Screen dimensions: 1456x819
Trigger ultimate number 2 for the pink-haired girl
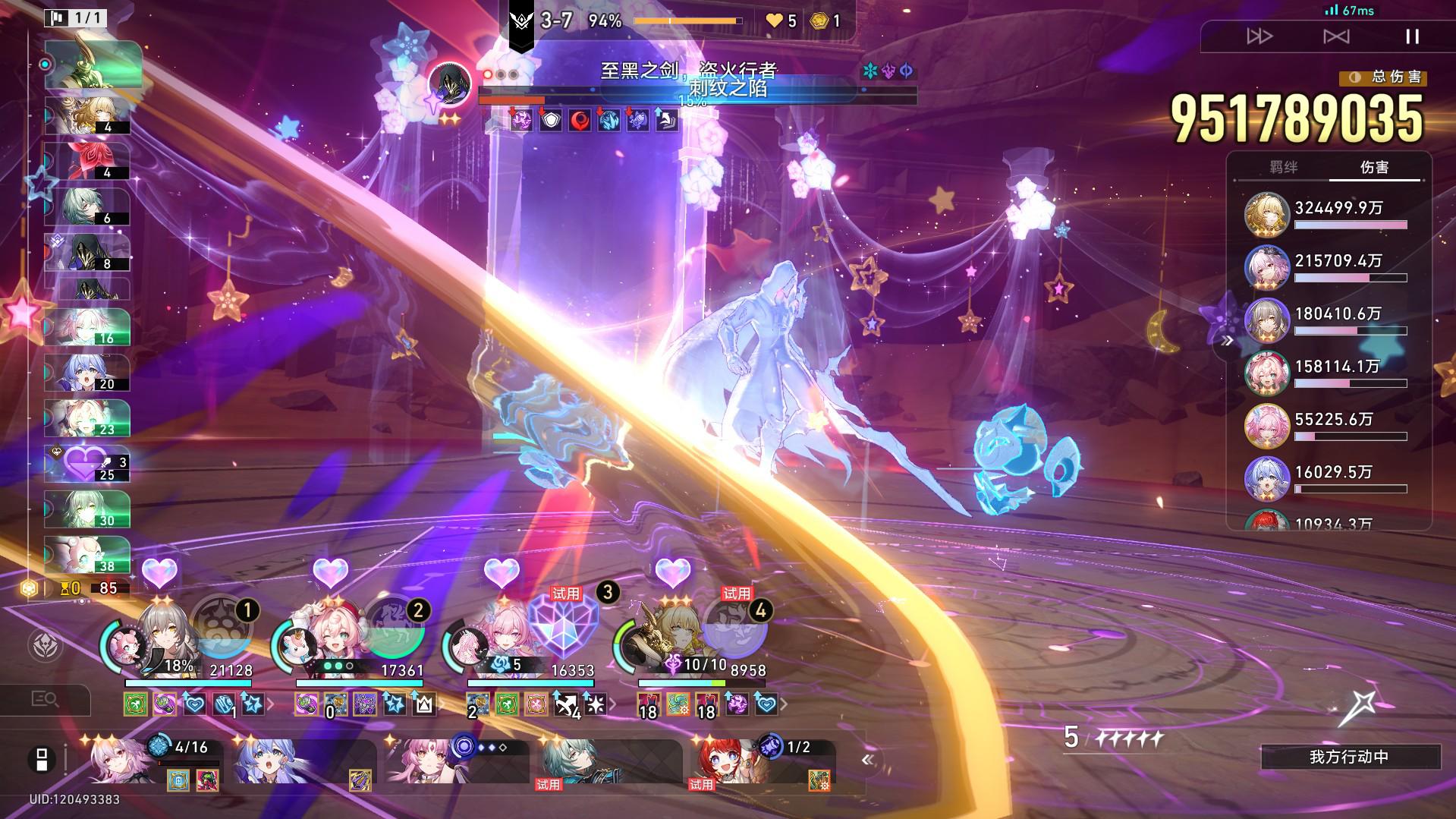tap(393, 628)
